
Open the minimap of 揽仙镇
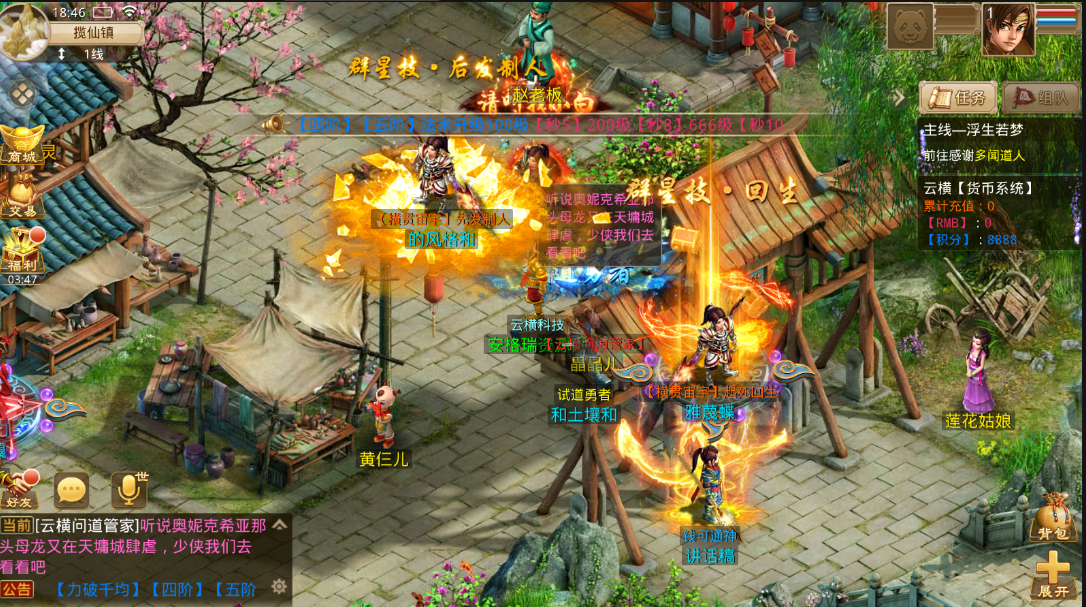25,30
